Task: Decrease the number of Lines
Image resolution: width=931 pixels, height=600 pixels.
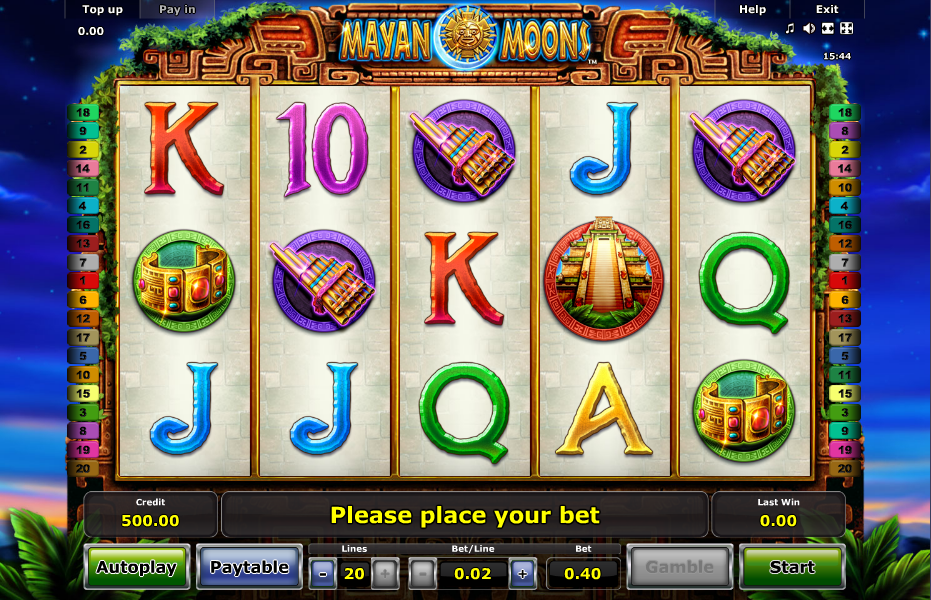Action: coord(323,573)
